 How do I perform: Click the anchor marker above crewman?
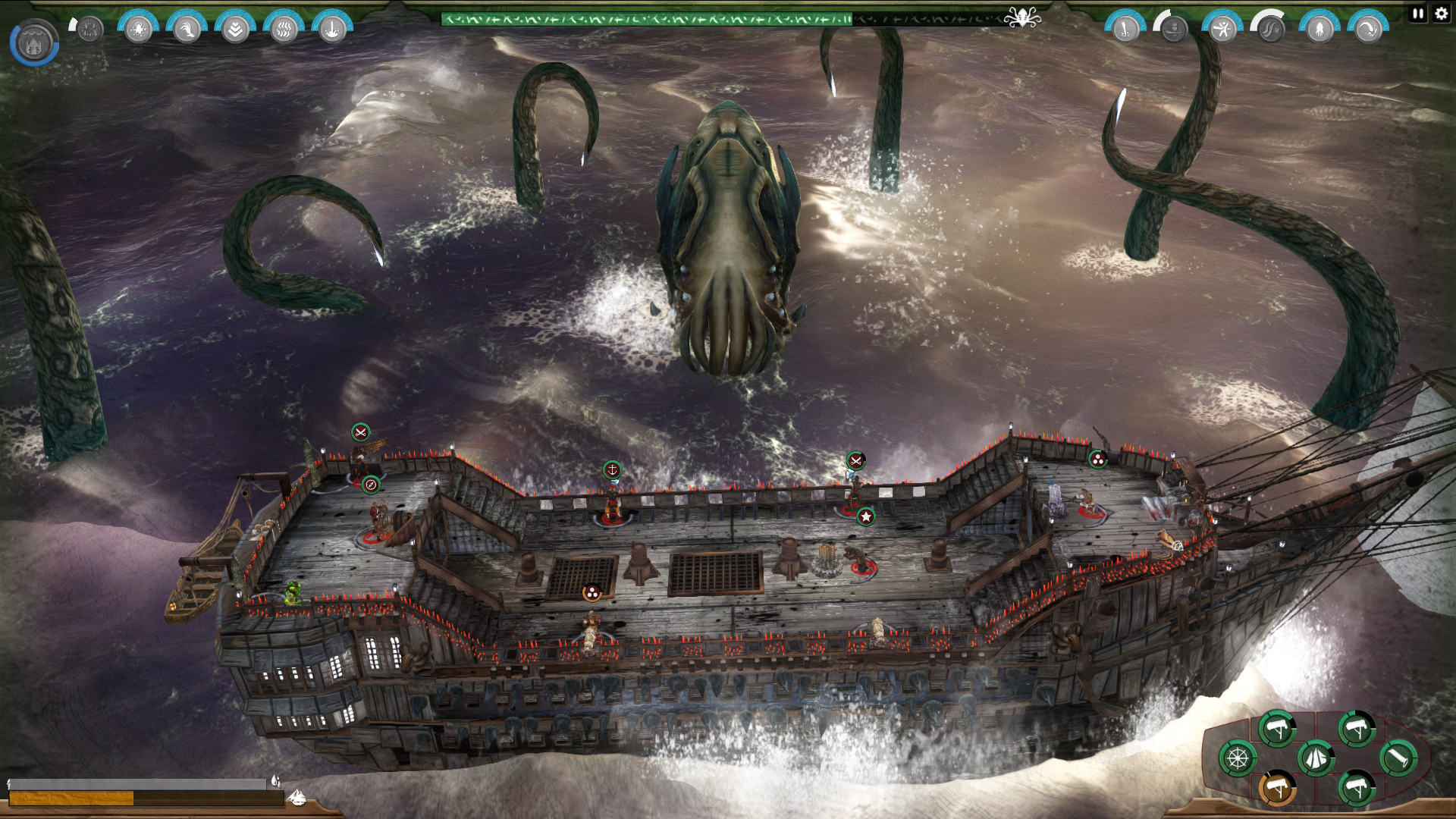pos(612,470)
